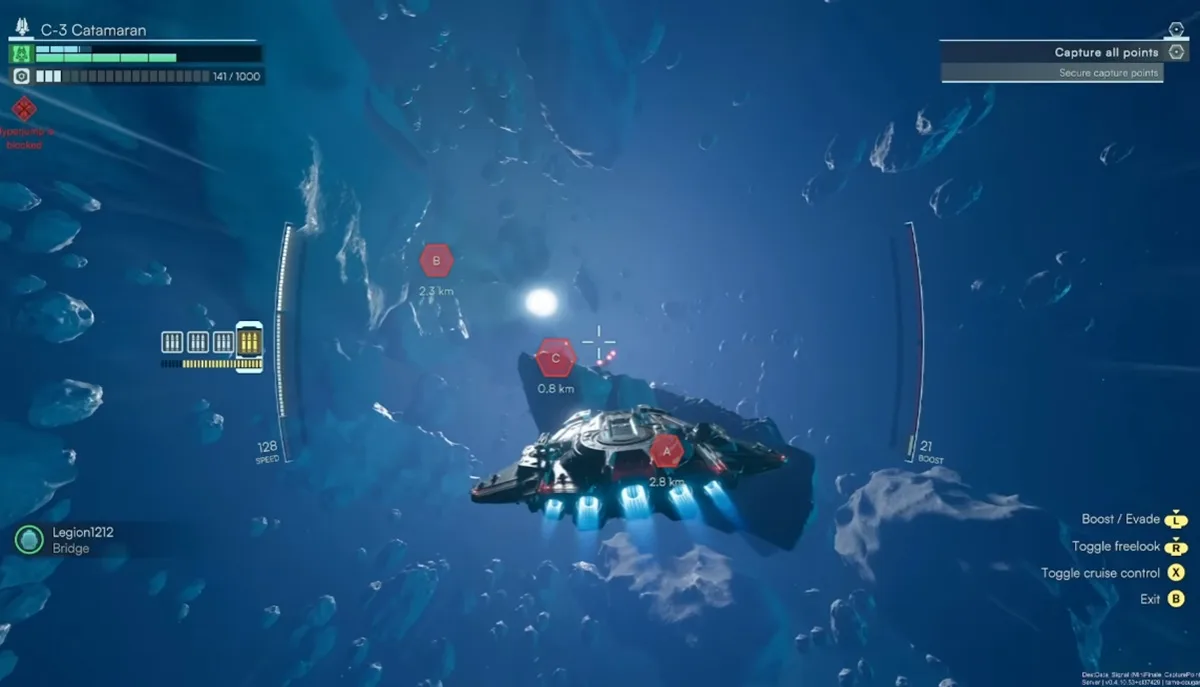The width and height of the screenshot is (1200, 687).
Task: Open the Capture all points objective
Action: [x=1106, y=52]
